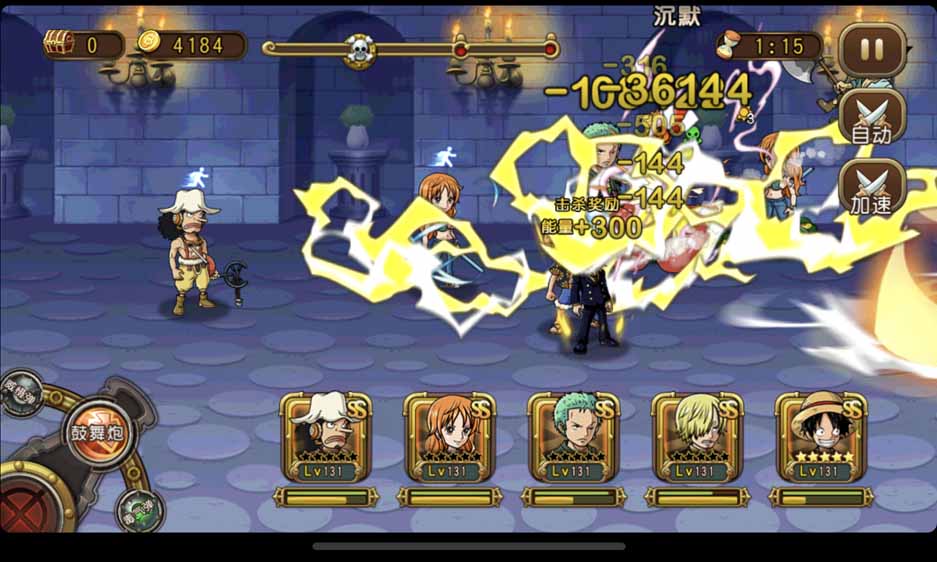This screenshot has width=937, height=562.
Task: Pause the battle
Action: (872, 49)
